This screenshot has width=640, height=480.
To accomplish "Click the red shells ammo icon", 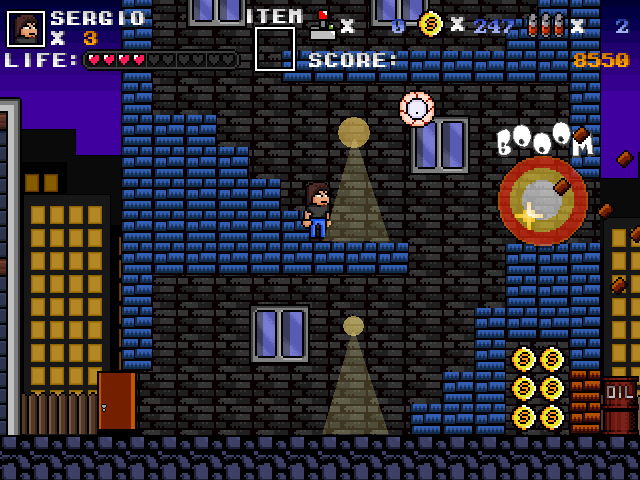I will [x=545, y=25].
